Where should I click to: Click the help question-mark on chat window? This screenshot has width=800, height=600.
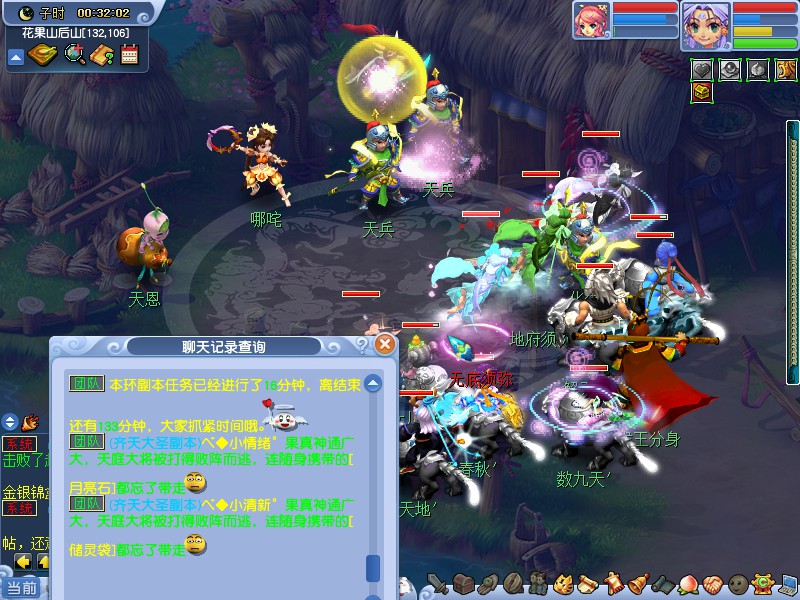tap(362, 345)
